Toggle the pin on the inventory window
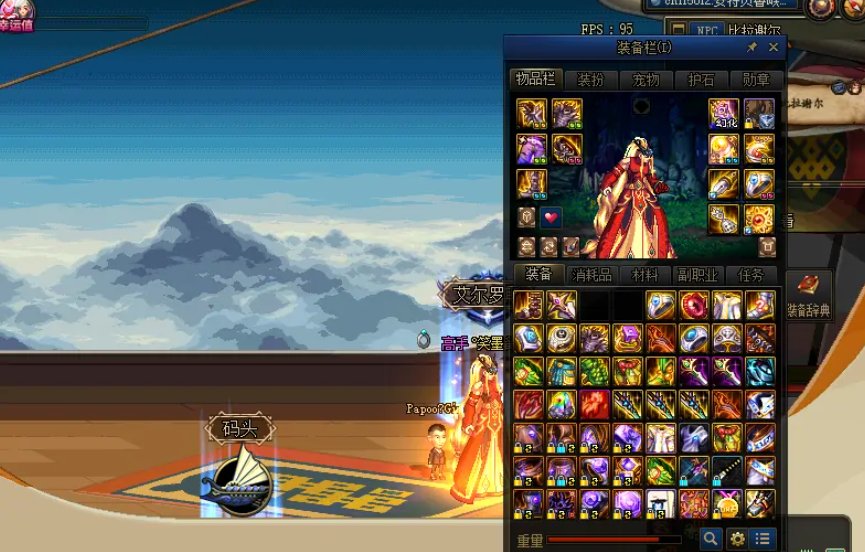Image resolution: width=865 pixels, height=552 pixels. tap(752, 47)
